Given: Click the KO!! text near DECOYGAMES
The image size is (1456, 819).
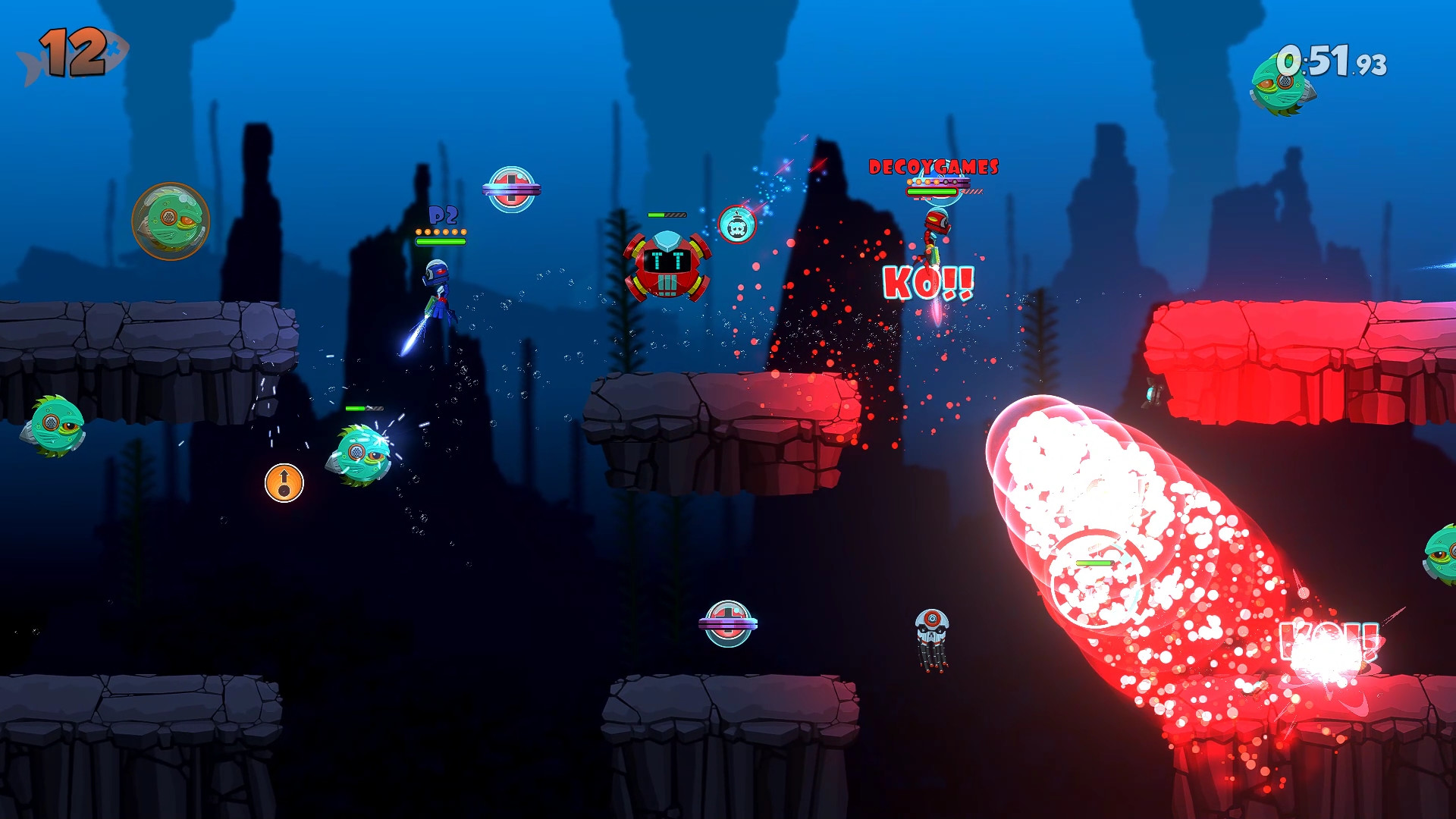Looking at the screenshot, I should tap(929, 284).
